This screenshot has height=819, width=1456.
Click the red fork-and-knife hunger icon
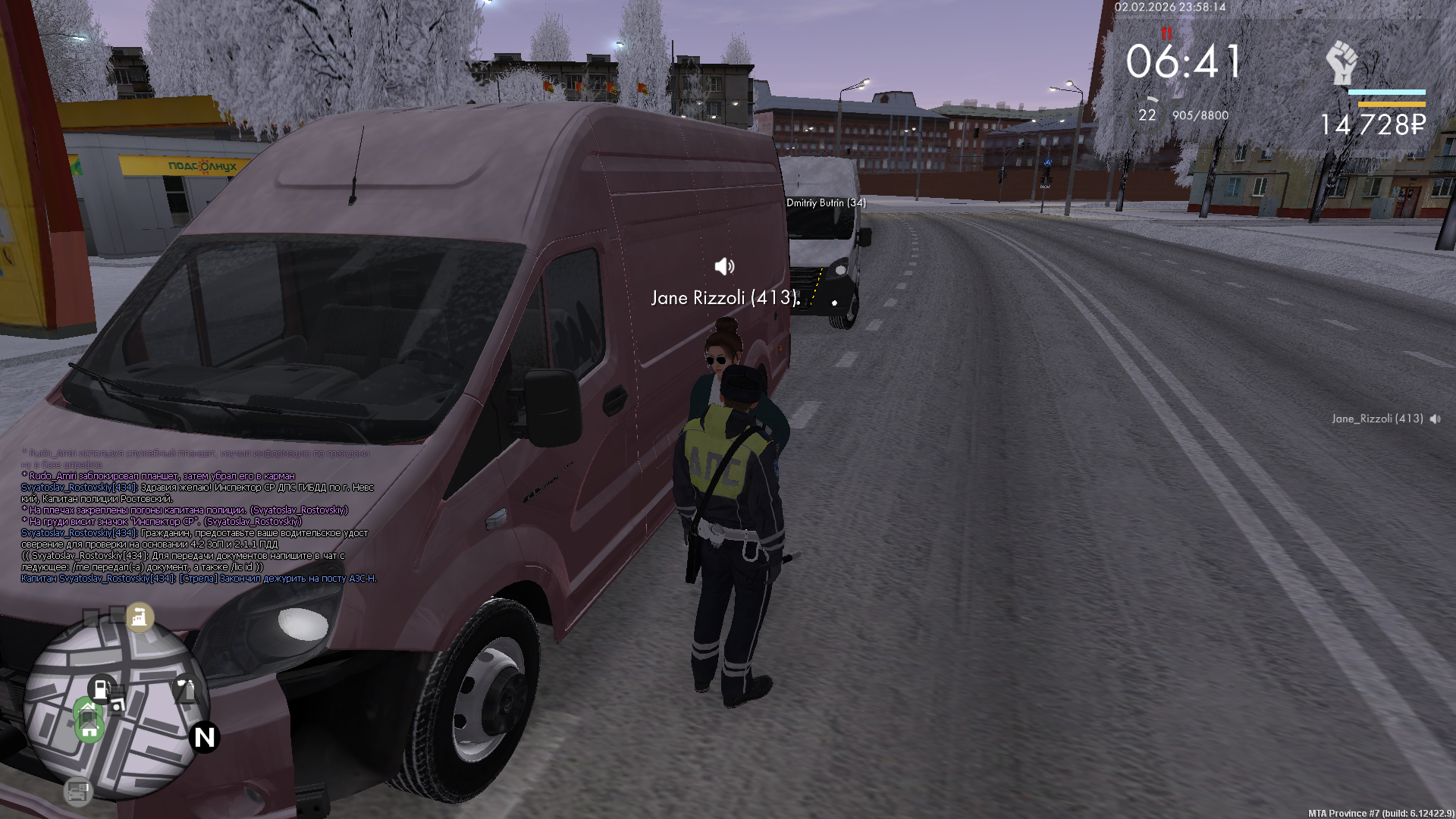pos(1166,33)
